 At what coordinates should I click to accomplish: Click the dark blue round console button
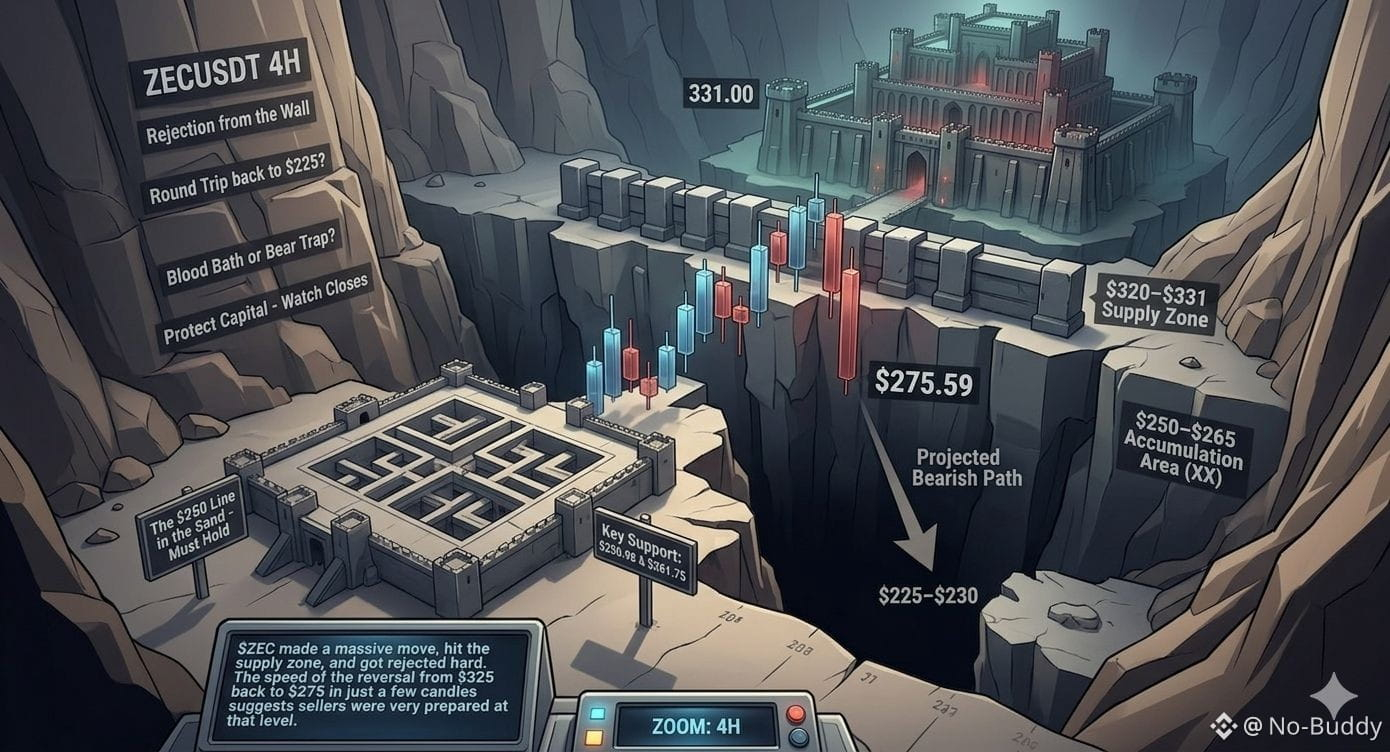pyautogui.click(x=797, y=738)
